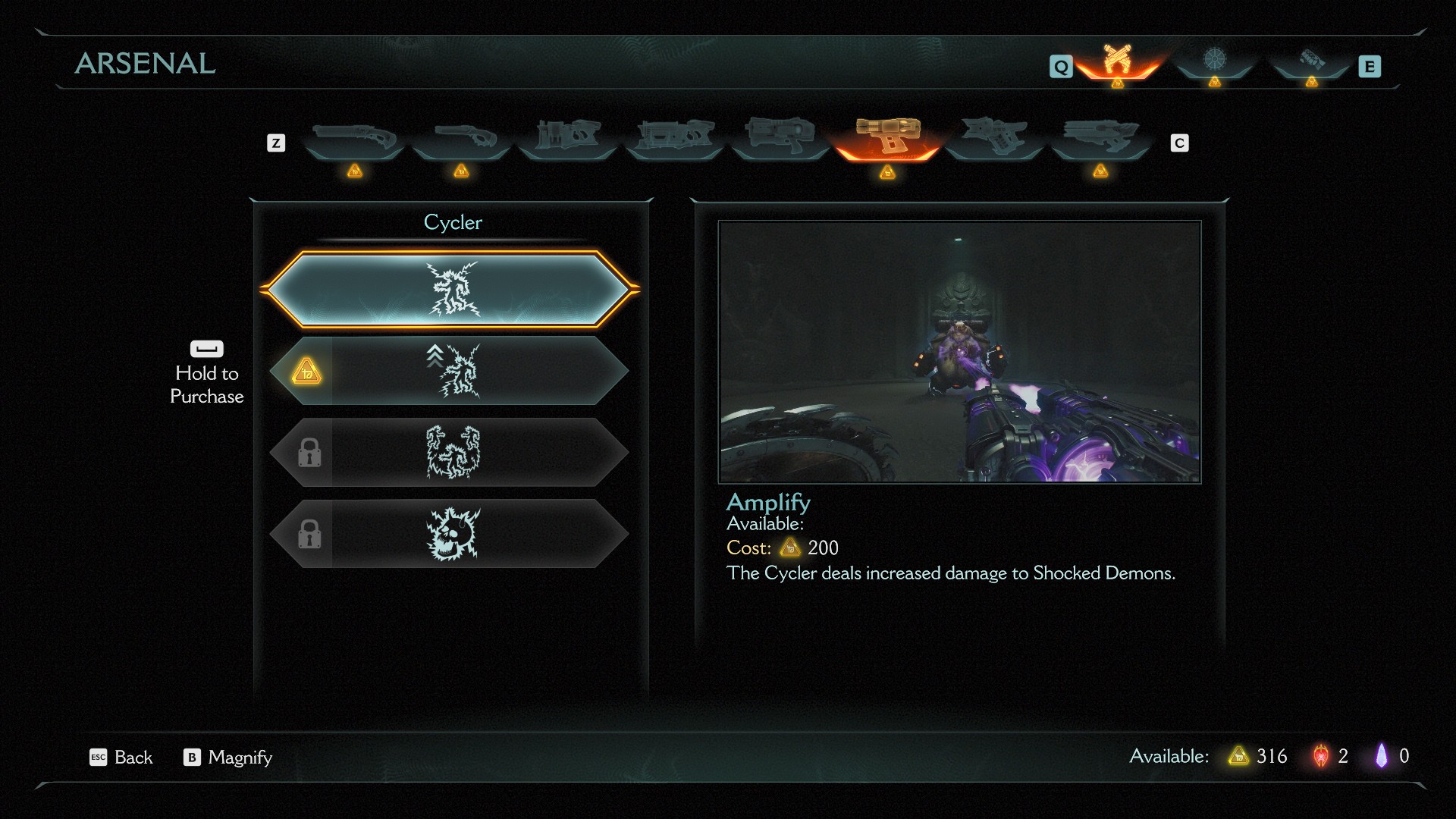Go back from the Arsenal screen
Viewport: 1456px width, 819px height.
(x=121, y=757)
